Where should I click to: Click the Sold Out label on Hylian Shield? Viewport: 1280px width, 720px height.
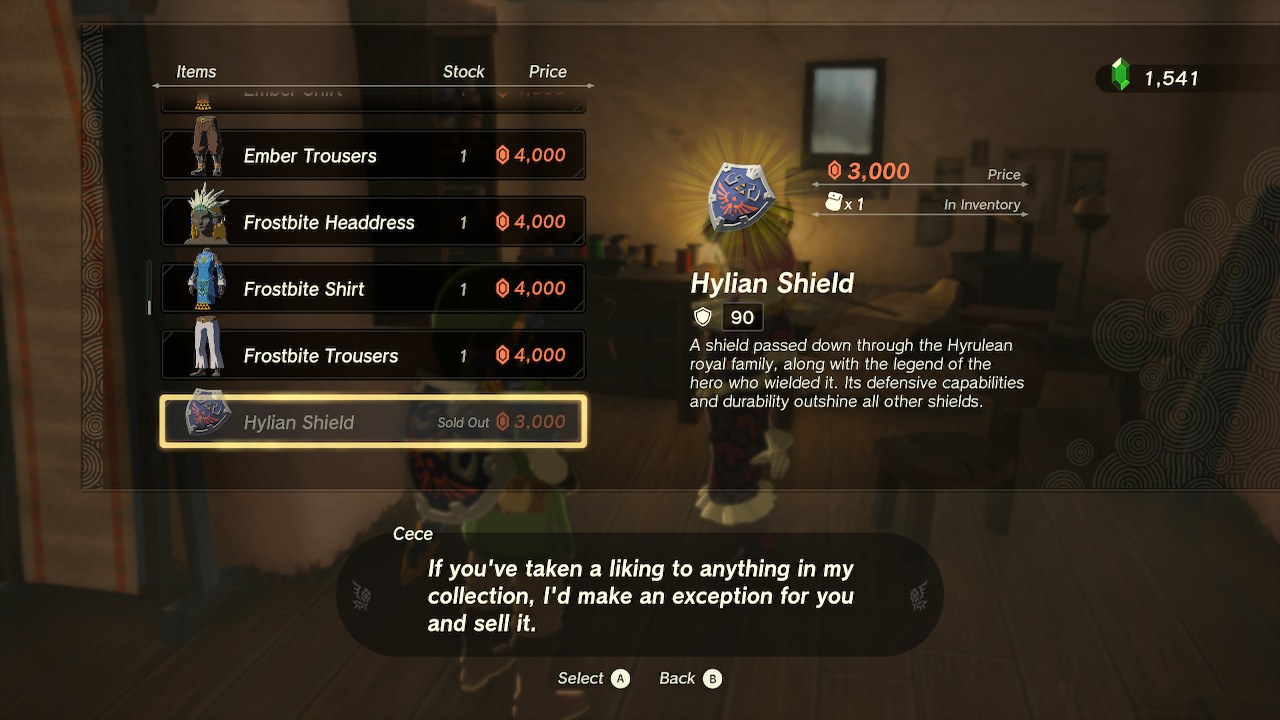(x=466, y=421)
